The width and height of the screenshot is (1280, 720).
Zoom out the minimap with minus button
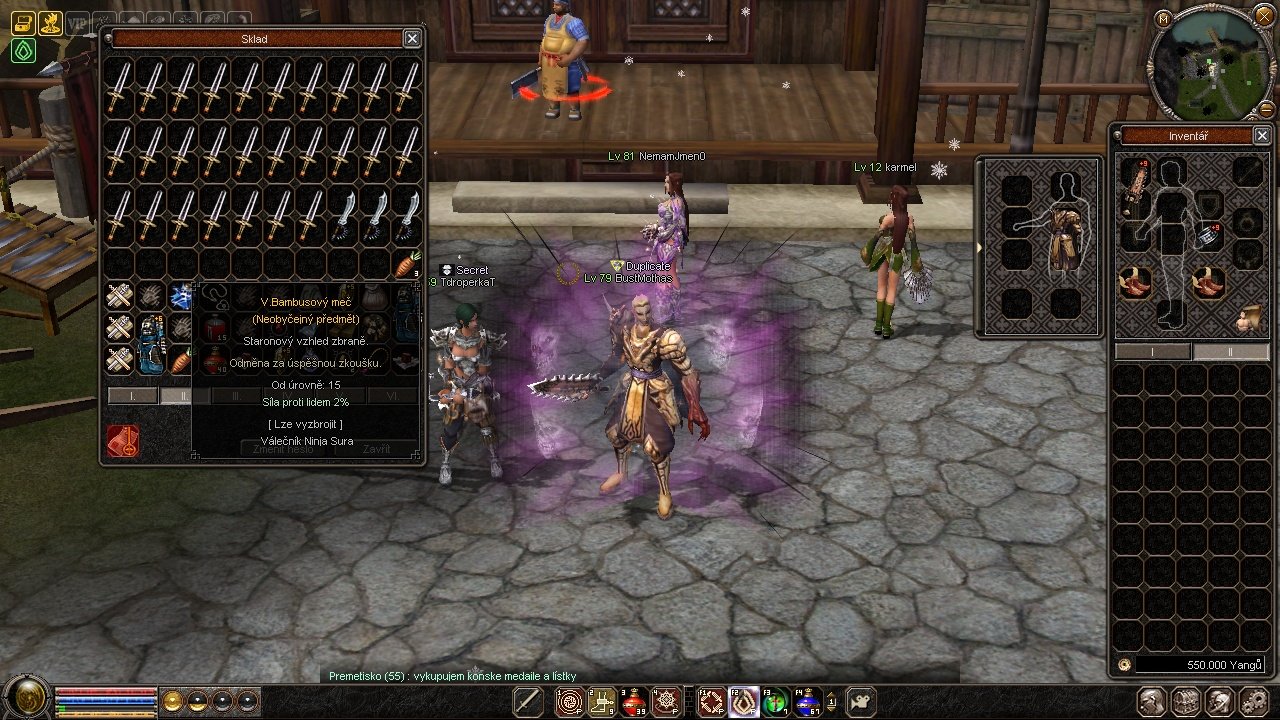point(1268,108)
